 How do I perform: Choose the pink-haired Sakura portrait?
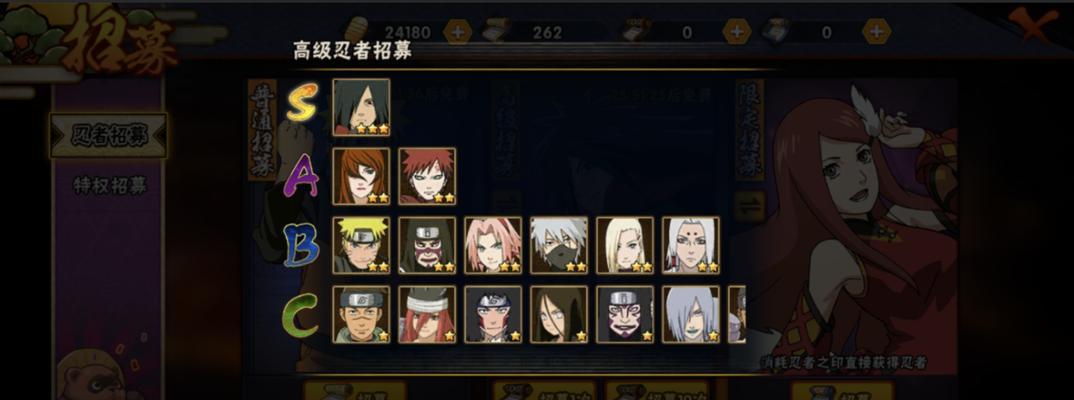493,245
